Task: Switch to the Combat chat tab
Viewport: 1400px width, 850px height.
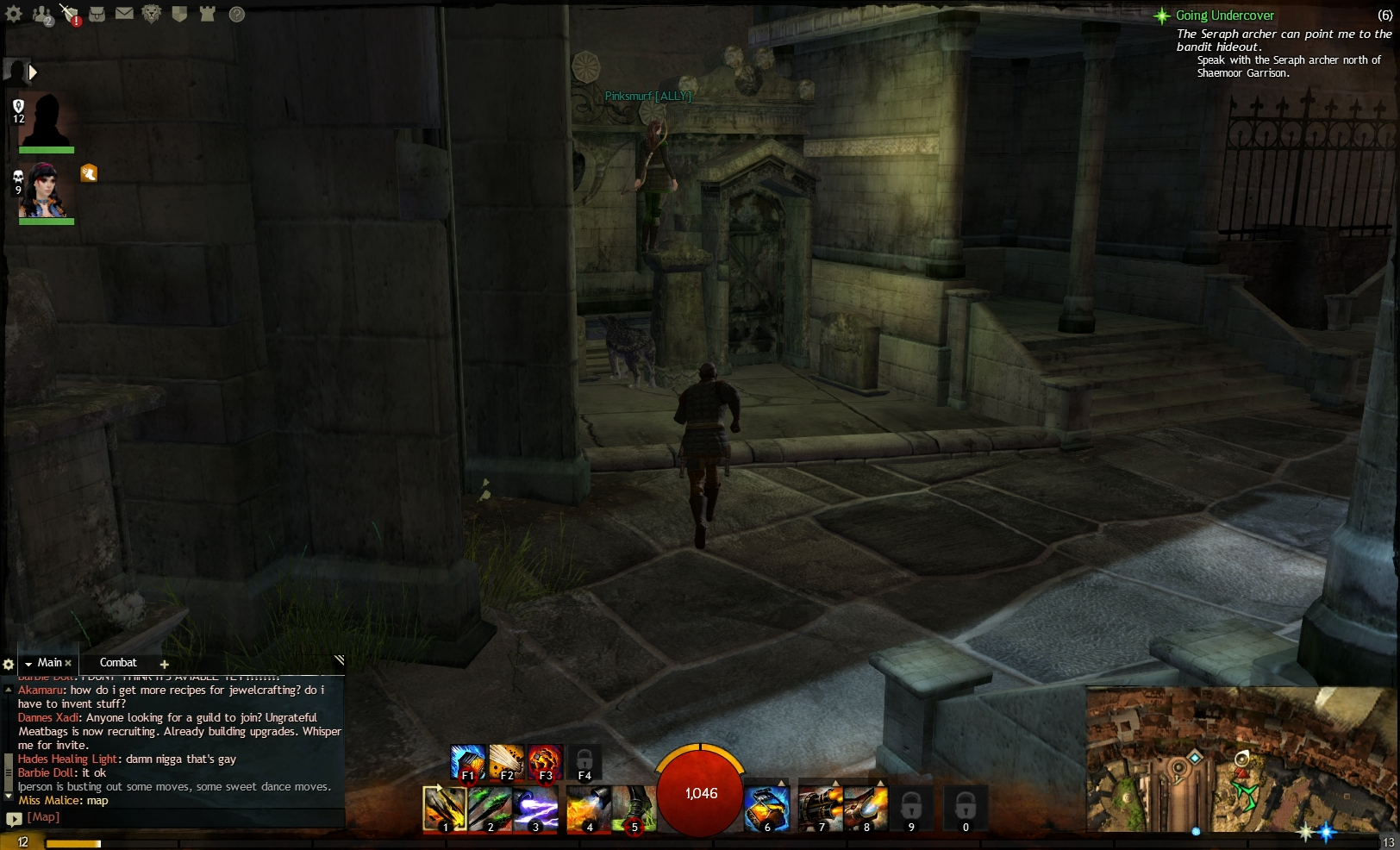Action: tap(118, 663)
